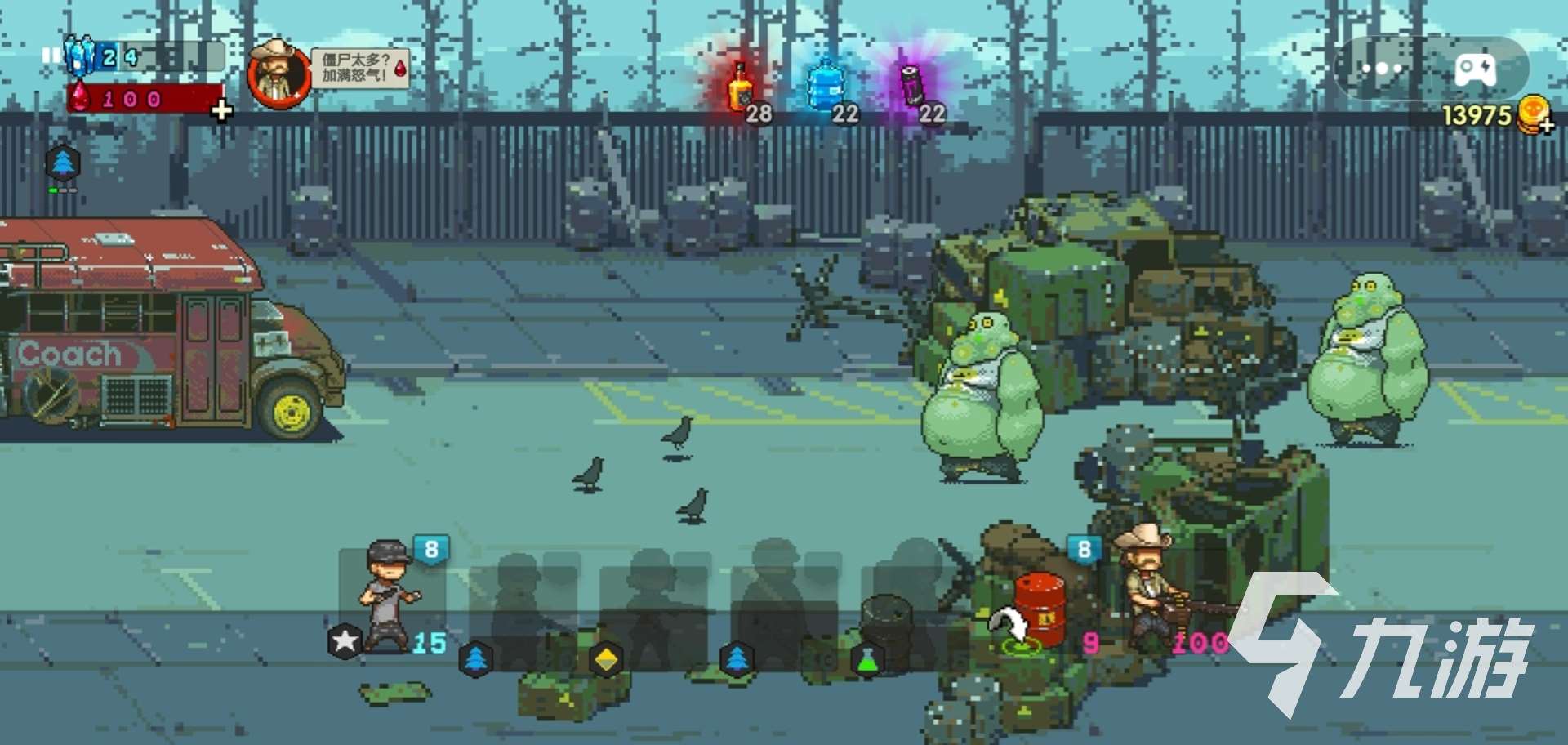The height and width of the screenshot is (745, 1568).
Task: Open the 'fill rage' tip bubble
Action: tap(360, 69)
